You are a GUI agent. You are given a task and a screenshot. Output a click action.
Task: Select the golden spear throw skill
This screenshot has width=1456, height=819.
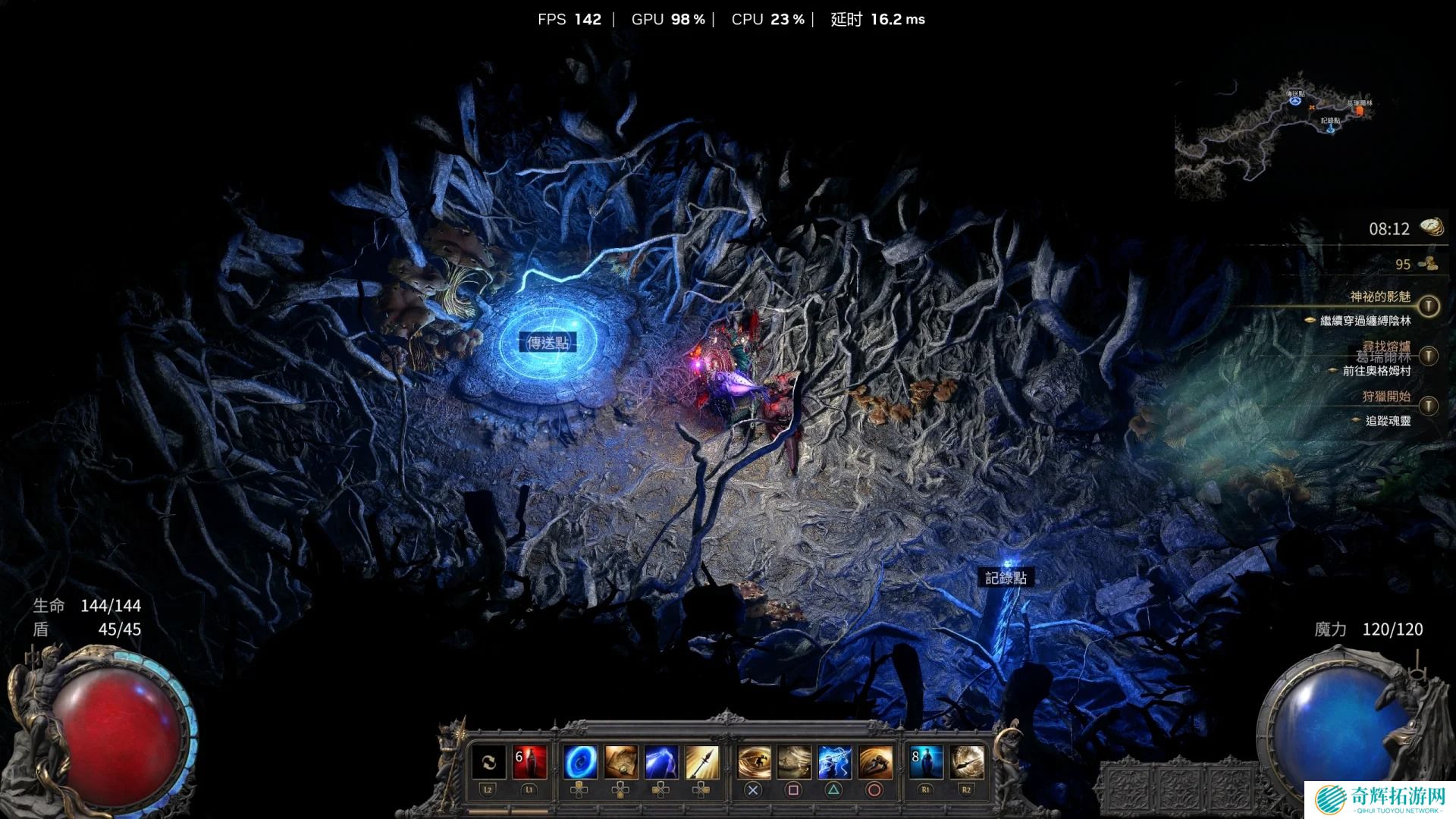pos(701,763)
